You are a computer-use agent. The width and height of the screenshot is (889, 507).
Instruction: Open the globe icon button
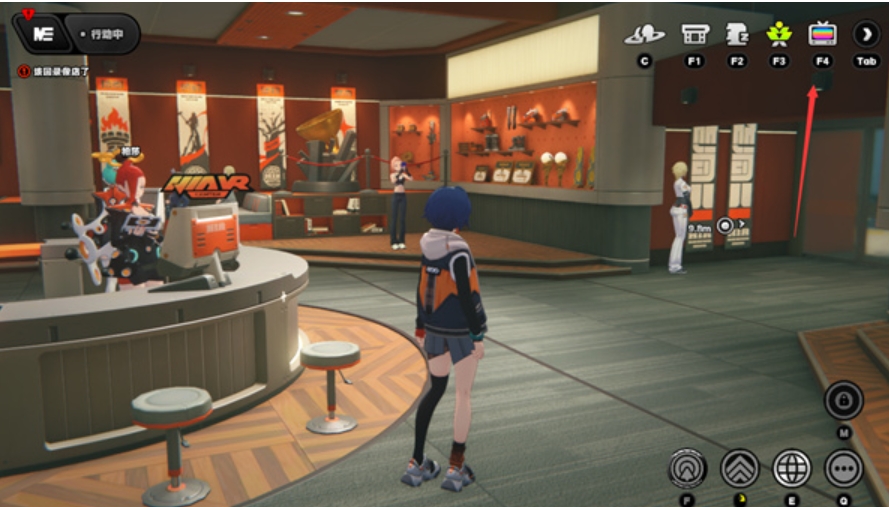[792, 468]
